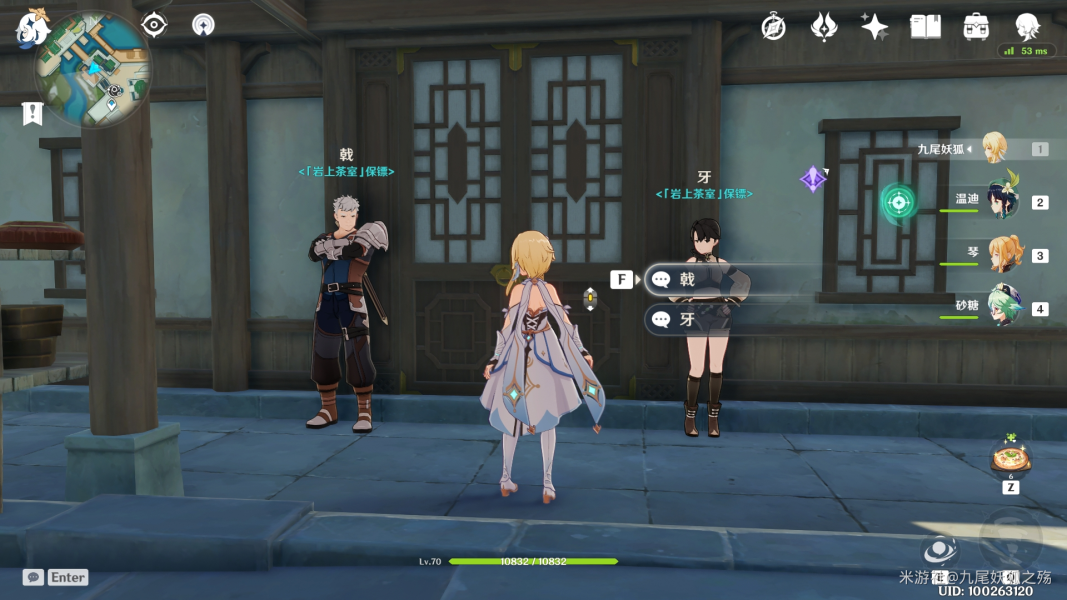Select active character 九尾妖狐 in party list

[993, 148]
